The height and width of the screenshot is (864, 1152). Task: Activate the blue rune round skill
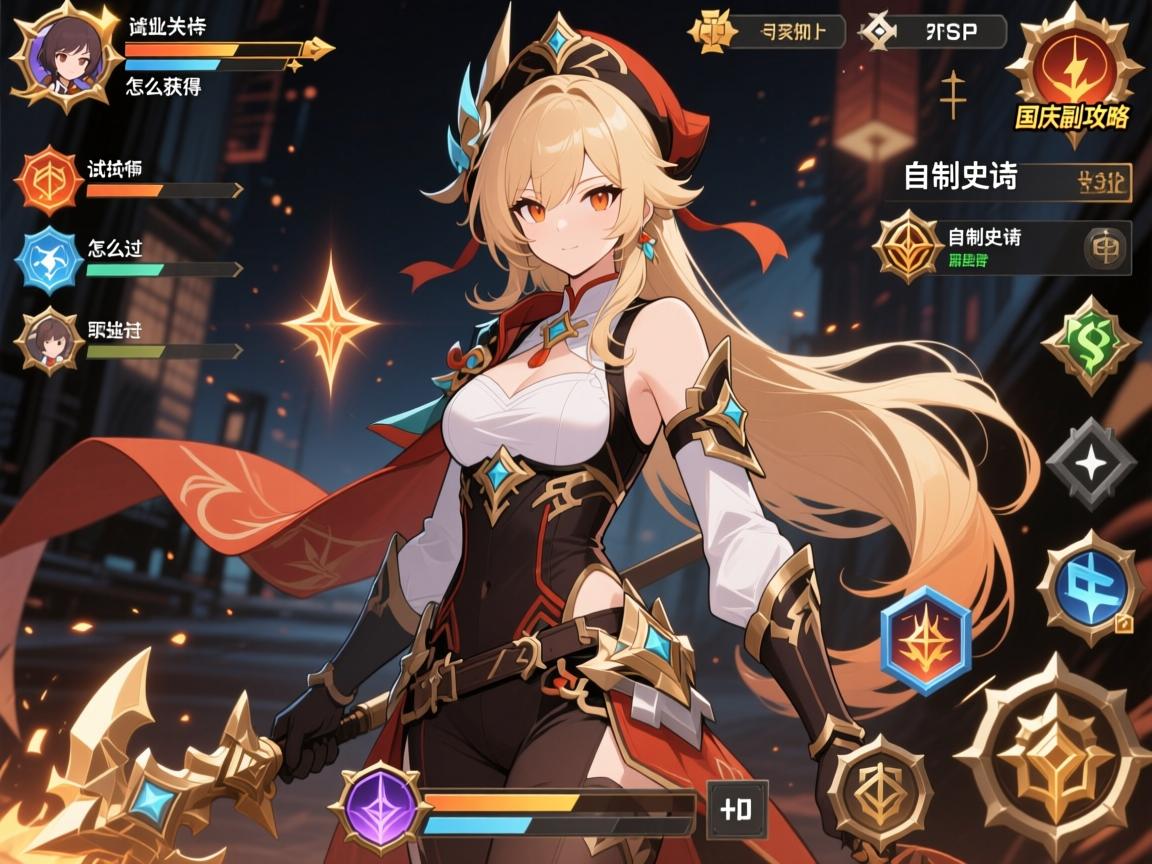(x=1090, y=588)
